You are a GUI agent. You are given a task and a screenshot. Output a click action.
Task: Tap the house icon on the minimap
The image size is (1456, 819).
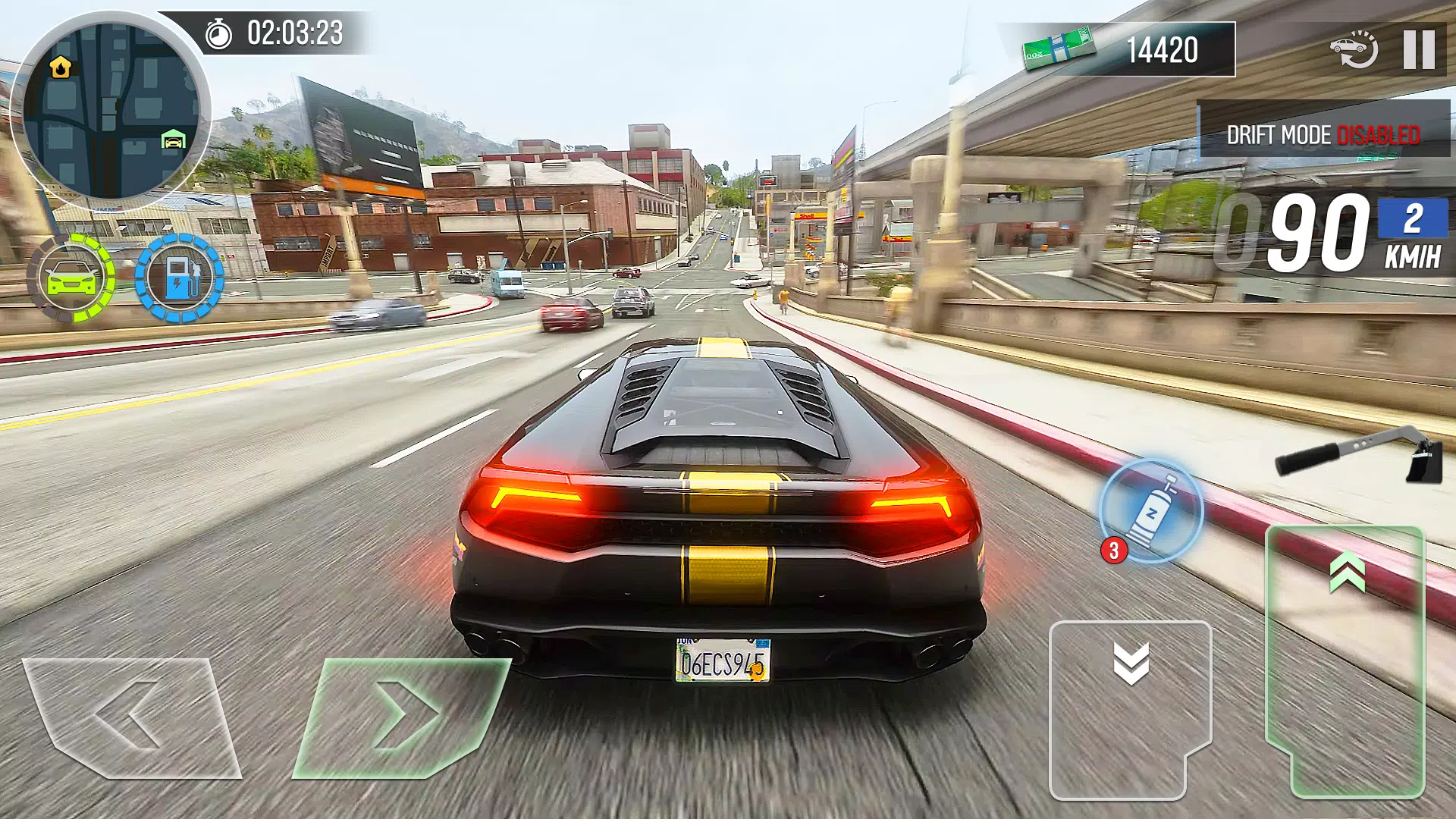point(59,66)
